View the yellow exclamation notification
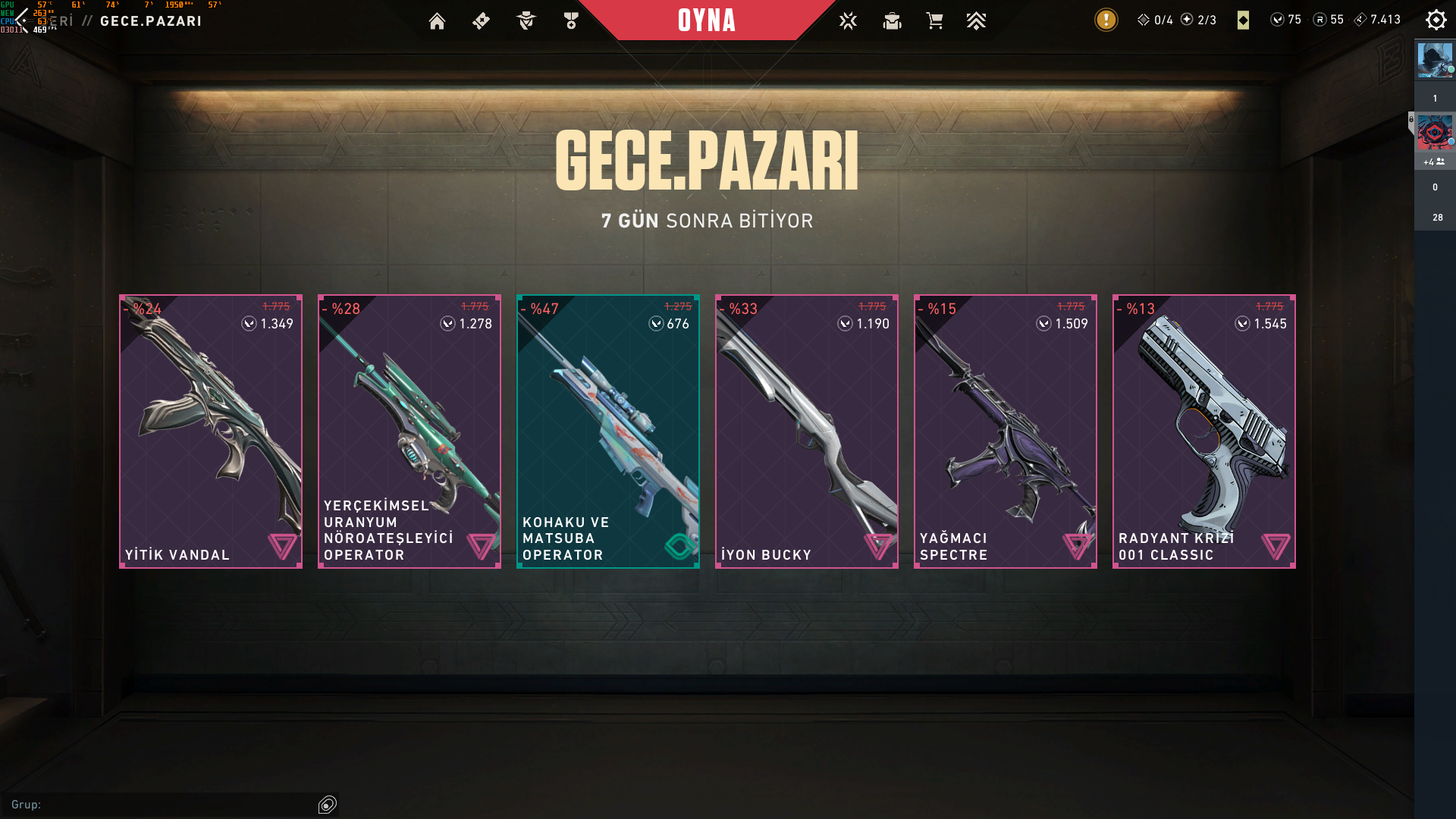Image resolution: width=1456 pixels, height=819 pixels. coord(1106,20)
